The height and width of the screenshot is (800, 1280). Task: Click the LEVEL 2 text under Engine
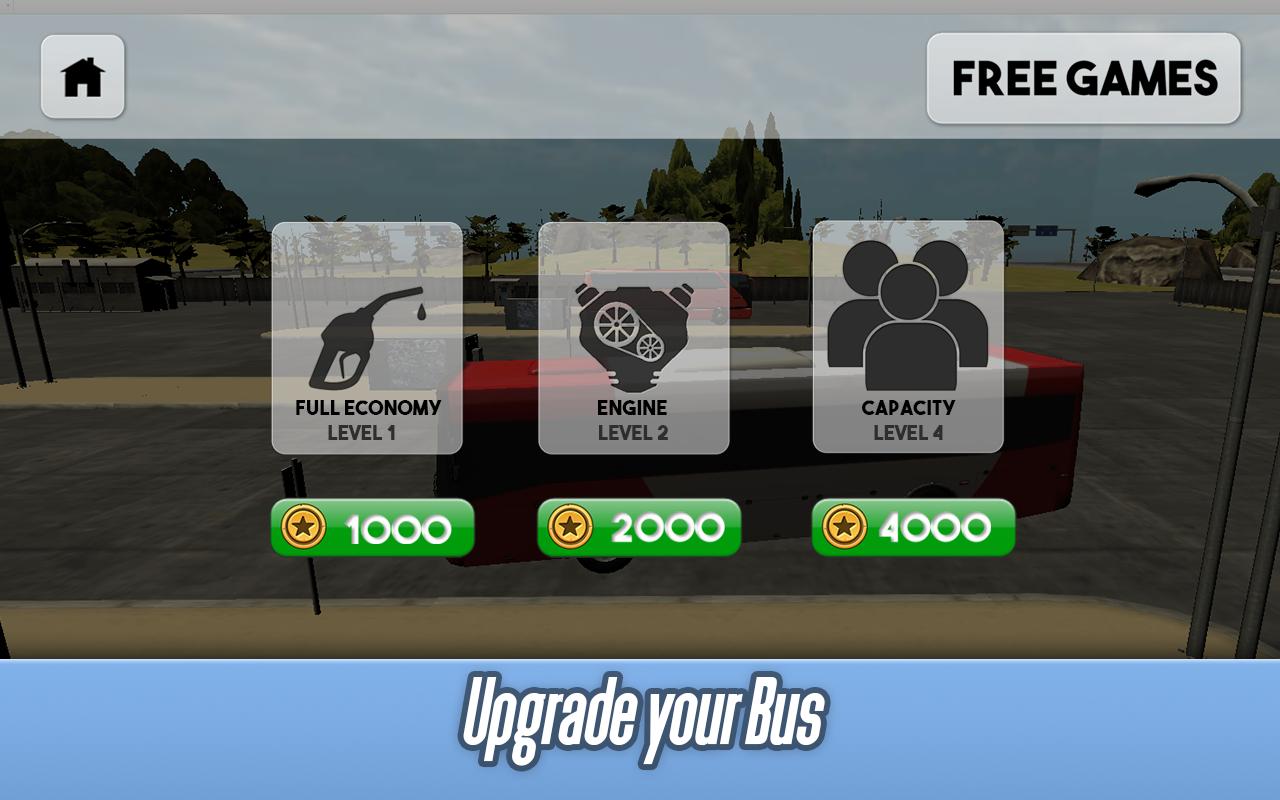(633, 433)
